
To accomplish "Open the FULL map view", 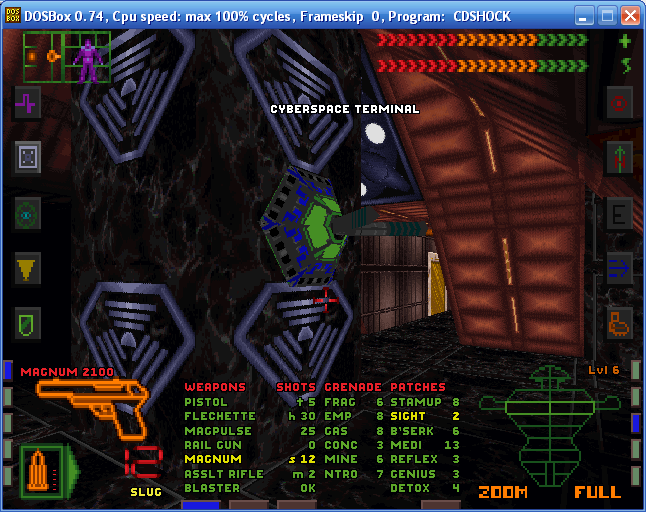I will 597,492.
